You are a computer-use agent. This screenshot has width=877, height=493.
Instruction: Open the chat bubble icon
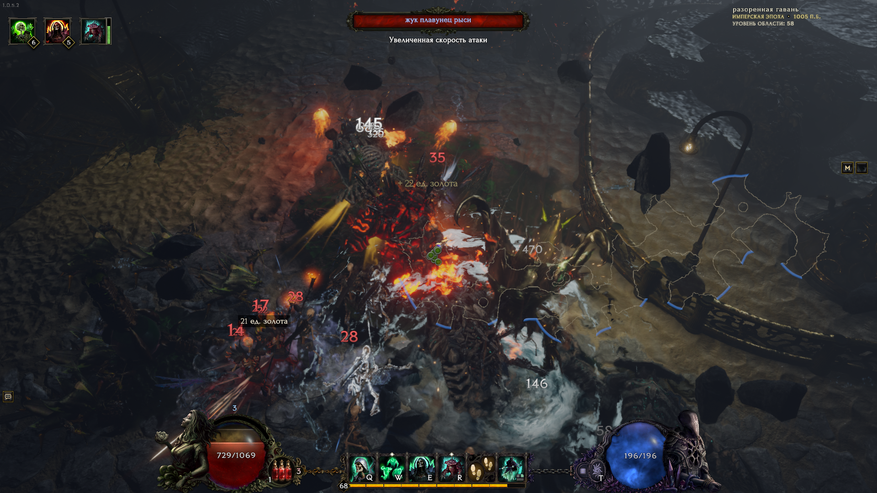8,396
